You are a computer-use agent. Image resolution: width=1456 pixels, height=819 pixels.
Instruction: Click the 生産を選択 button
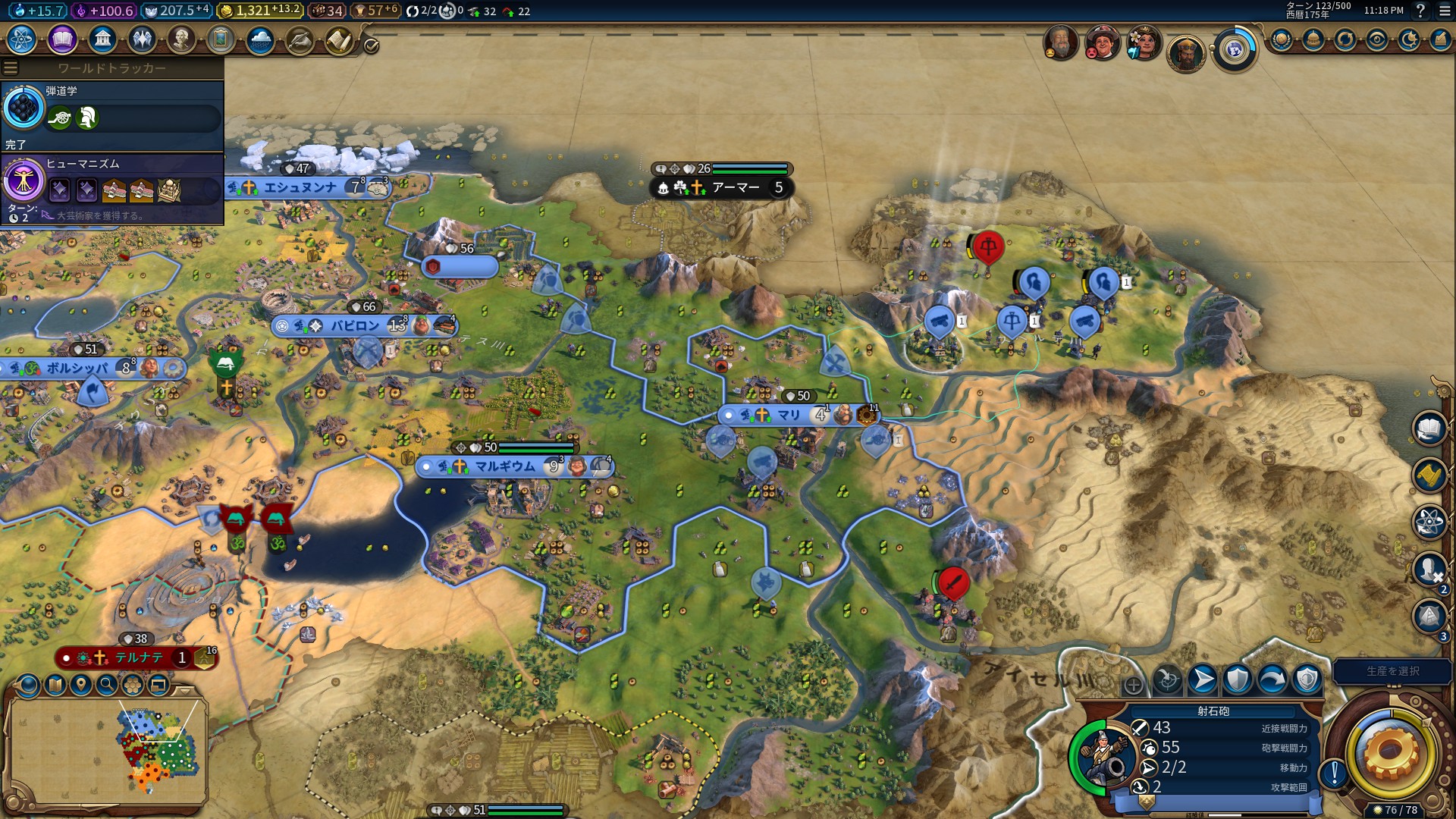pos(1392,671)
